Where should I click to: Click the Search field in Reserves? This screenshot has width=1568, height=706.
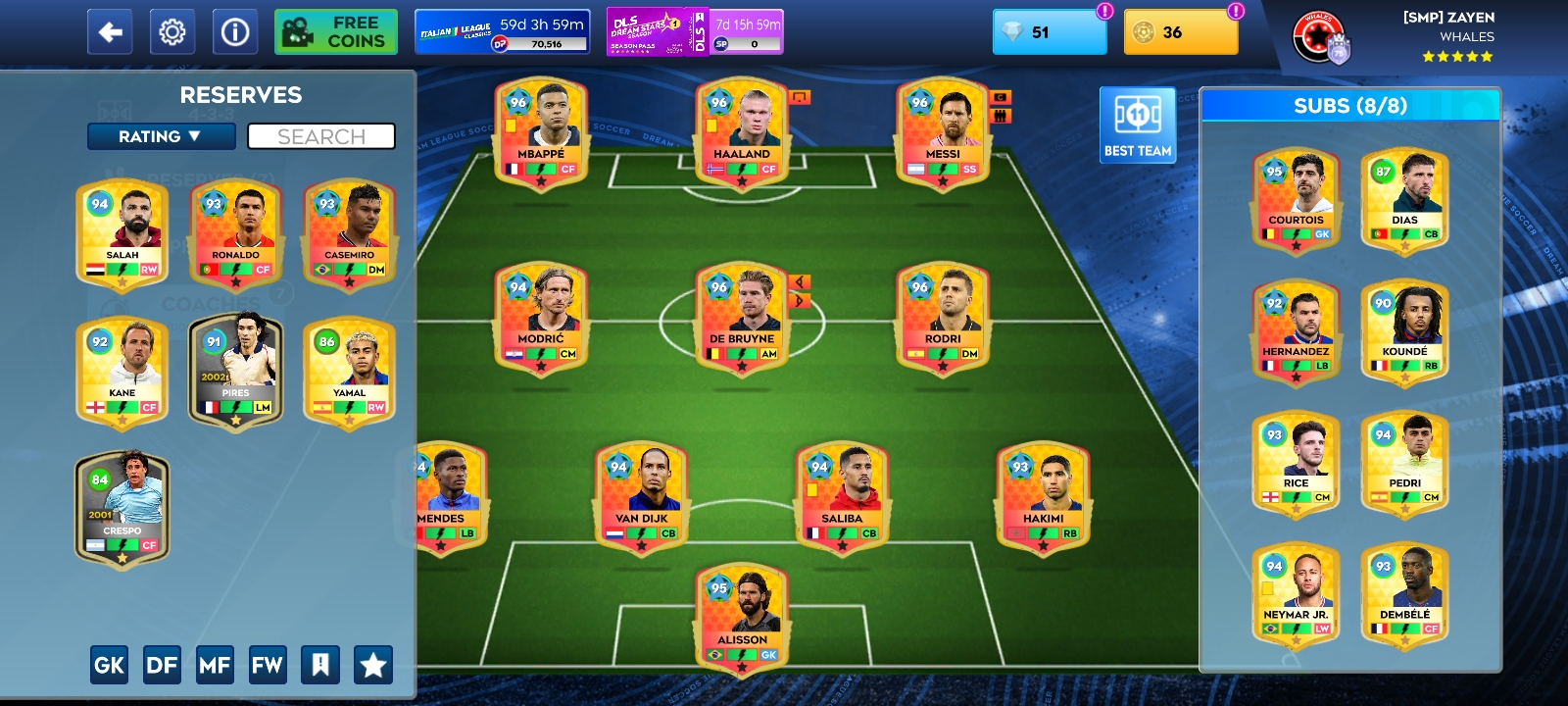(x=321, y=136)
